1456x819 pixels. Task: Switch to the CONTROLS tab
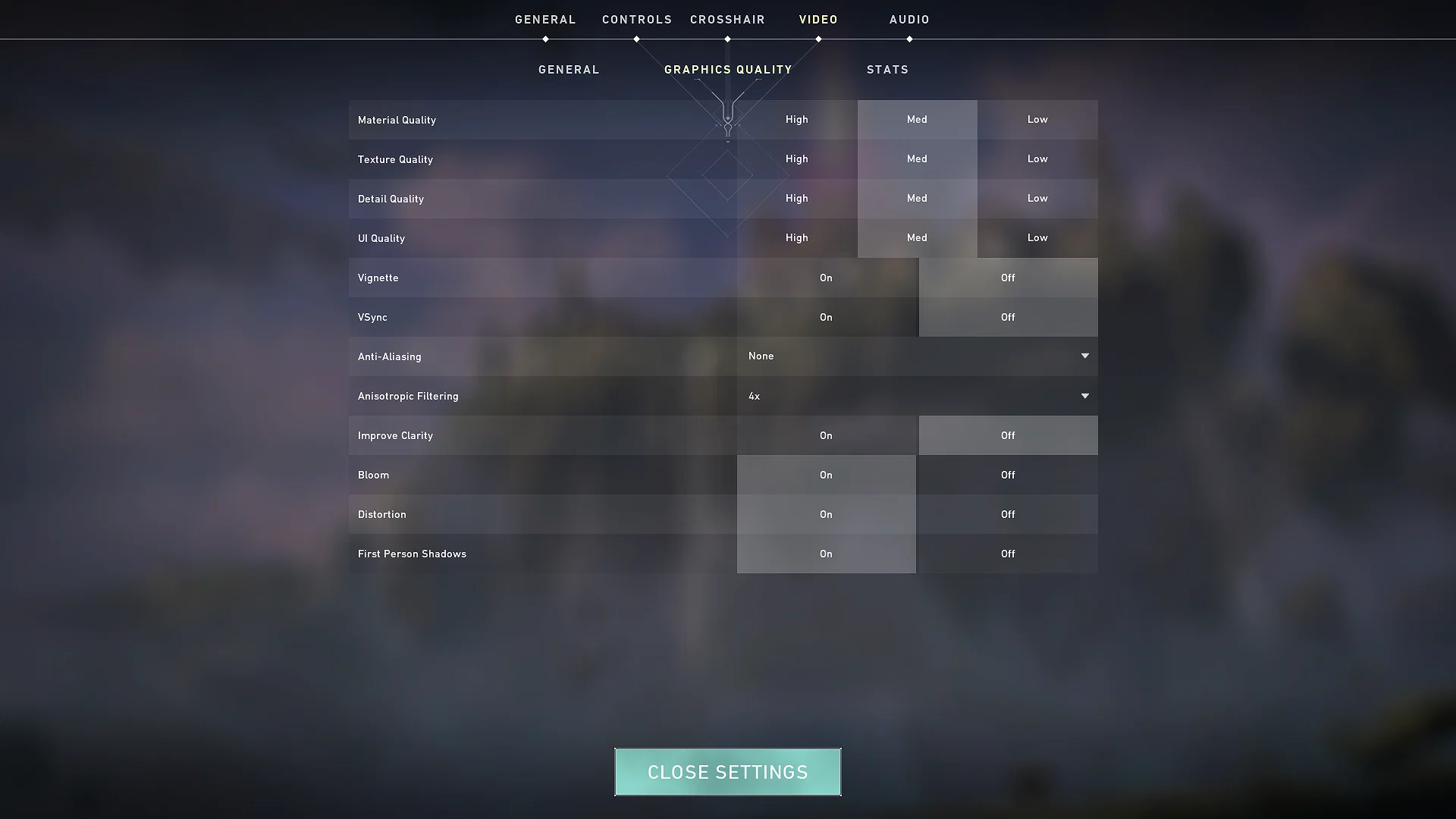click(x=637, y=19)
